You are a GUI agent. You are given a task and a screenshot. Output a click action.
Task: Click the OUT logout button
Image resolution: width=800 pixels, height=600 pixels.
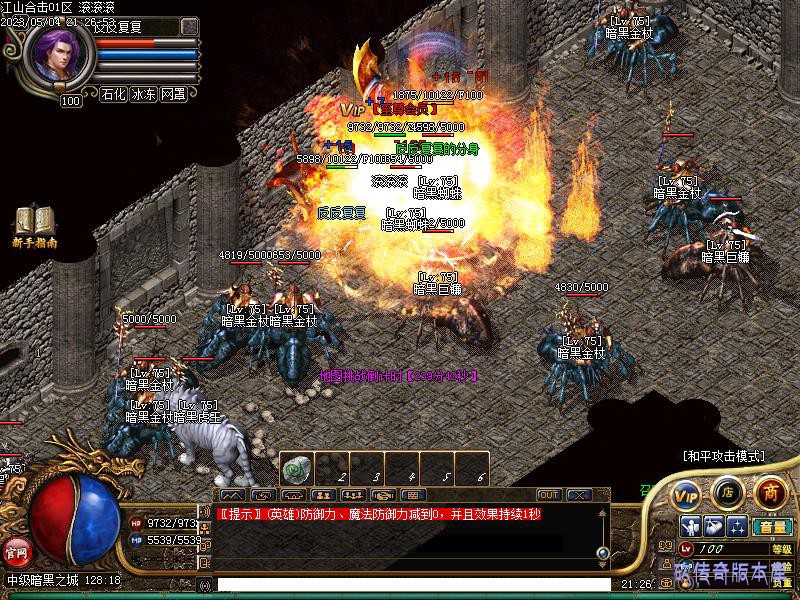[x=549, y=495]
